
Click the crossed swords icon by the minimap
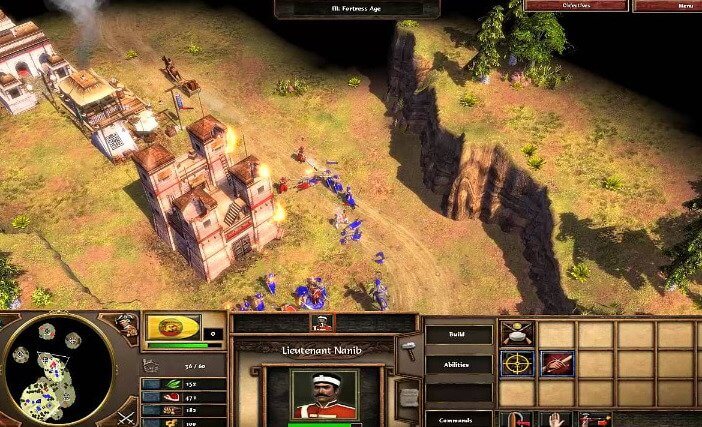point(126,416)
